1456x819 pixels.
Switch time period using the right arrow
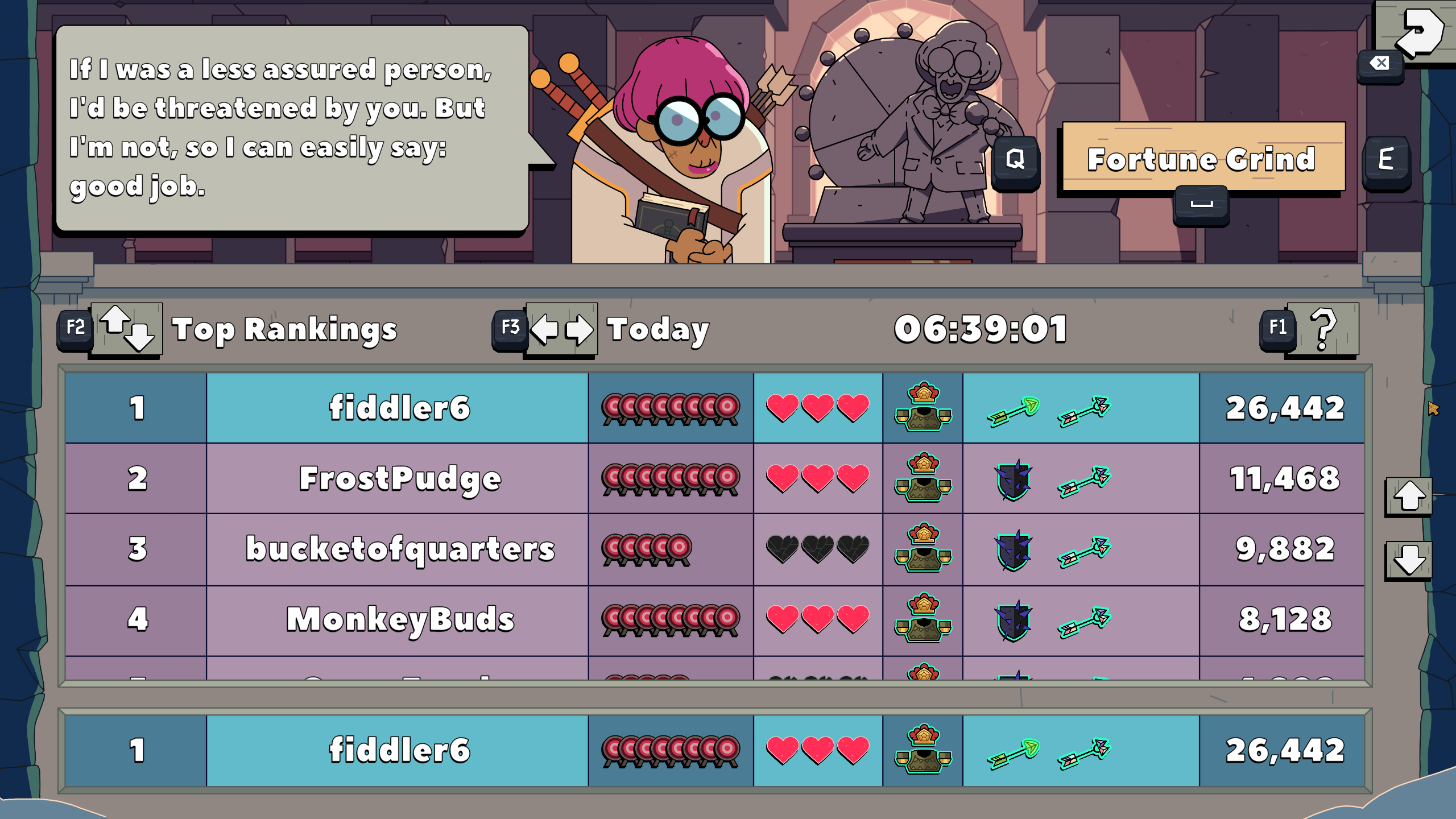(580, 329)
